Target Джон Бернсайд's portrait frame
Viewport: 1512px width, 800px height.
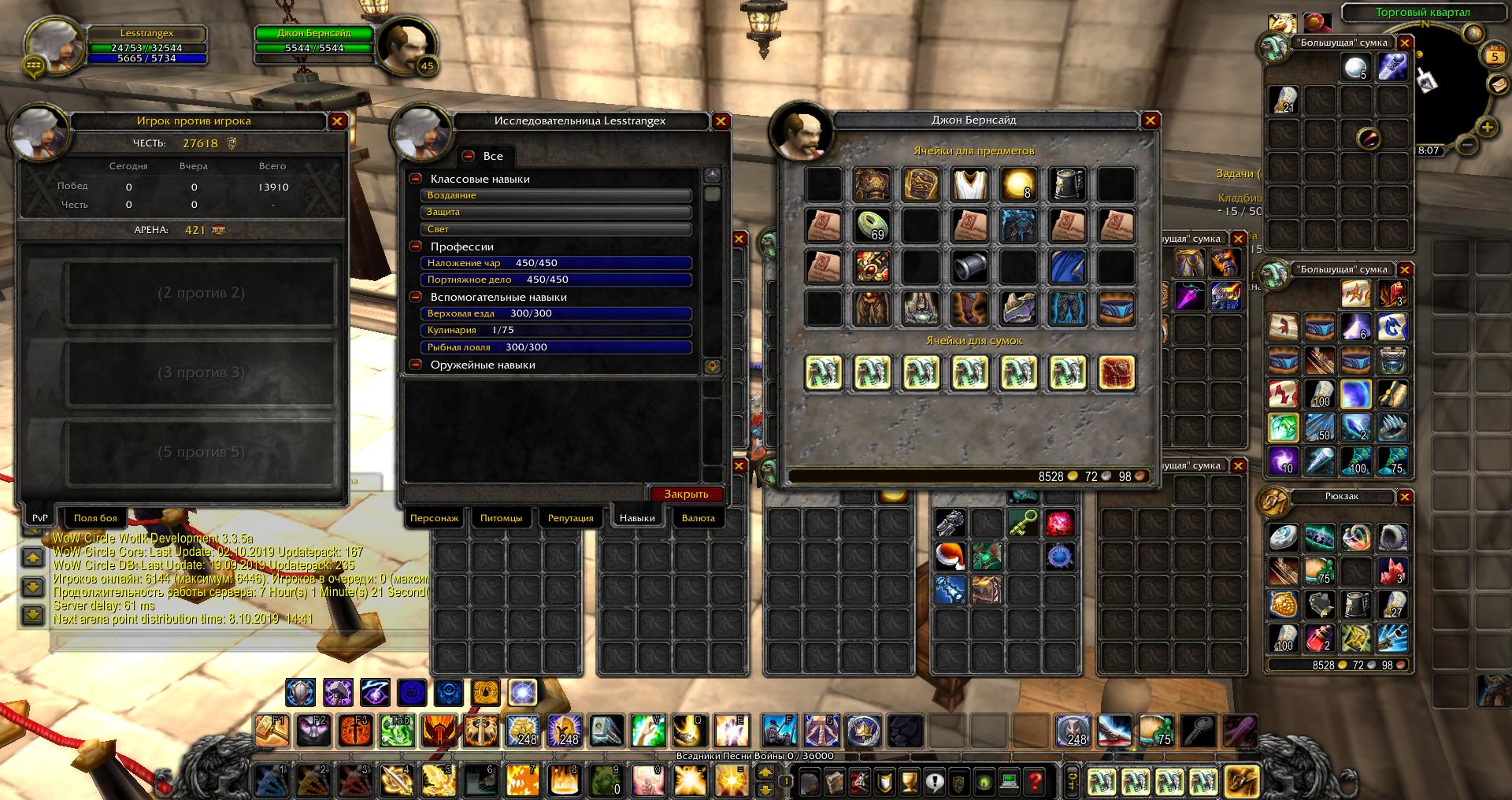(x=406, y=46)
